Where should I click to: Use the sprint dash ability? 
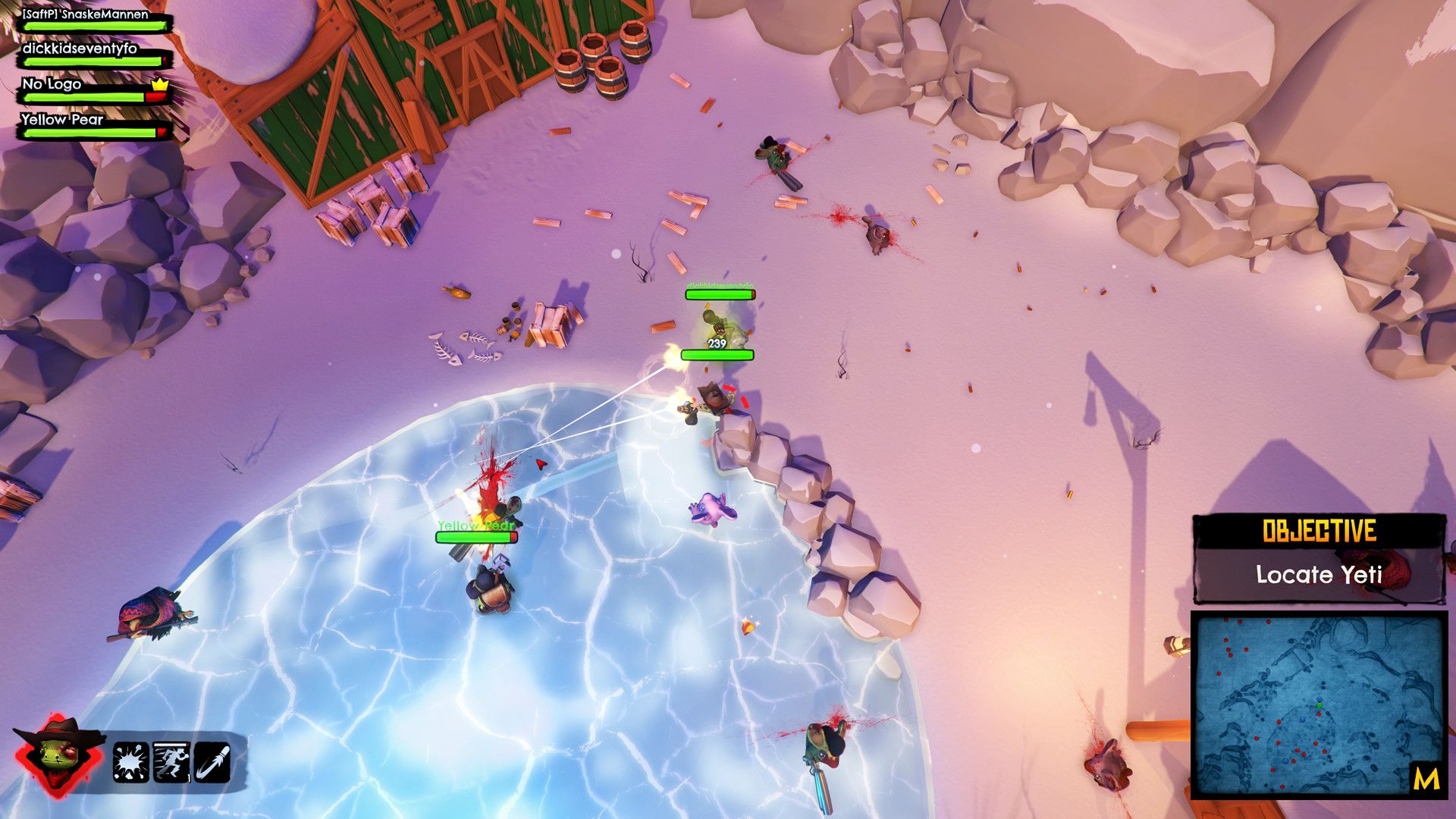point(171,762)
